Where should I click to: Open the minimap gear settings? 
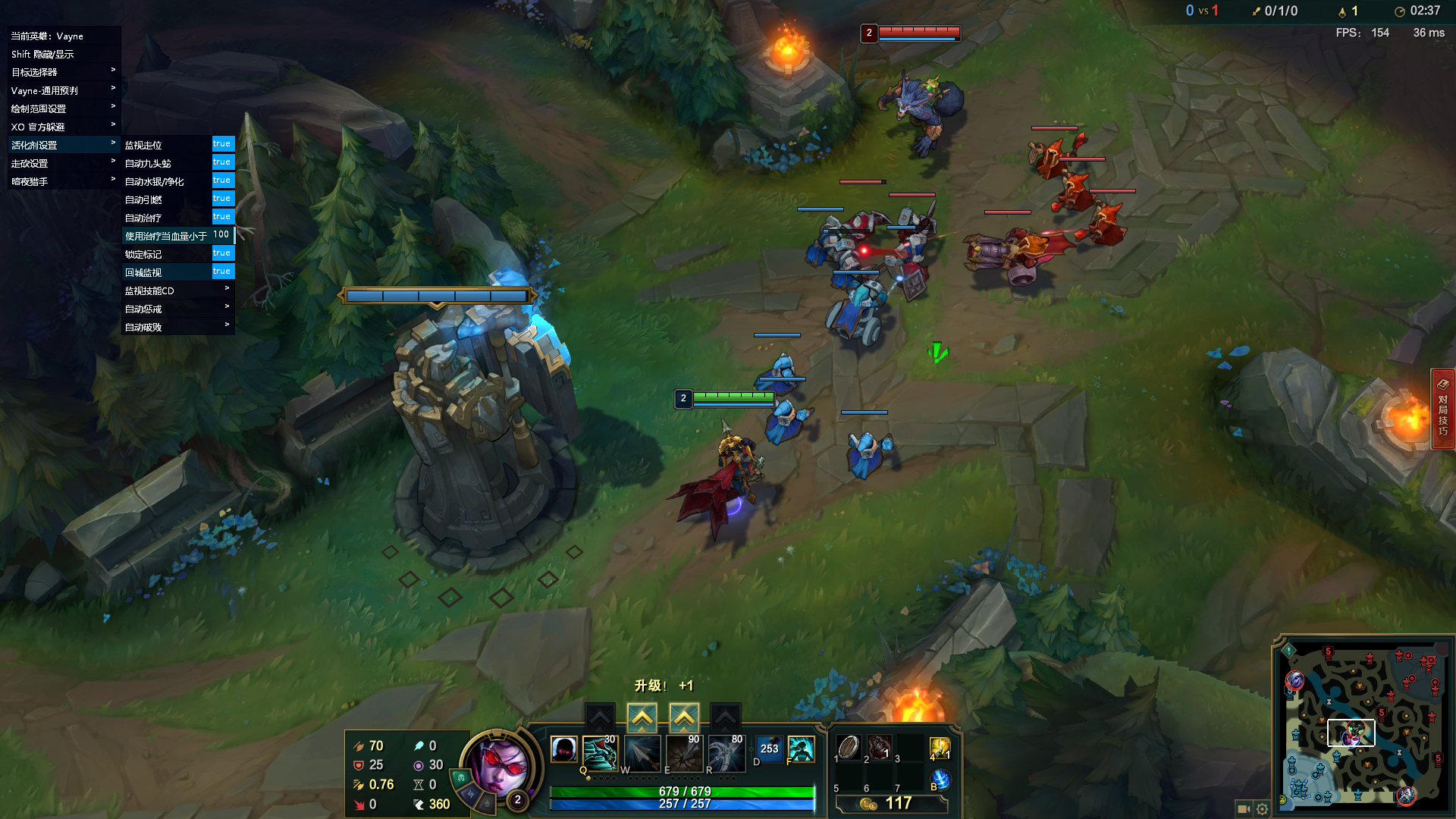pyautogui.click(x=1262, y=808)
